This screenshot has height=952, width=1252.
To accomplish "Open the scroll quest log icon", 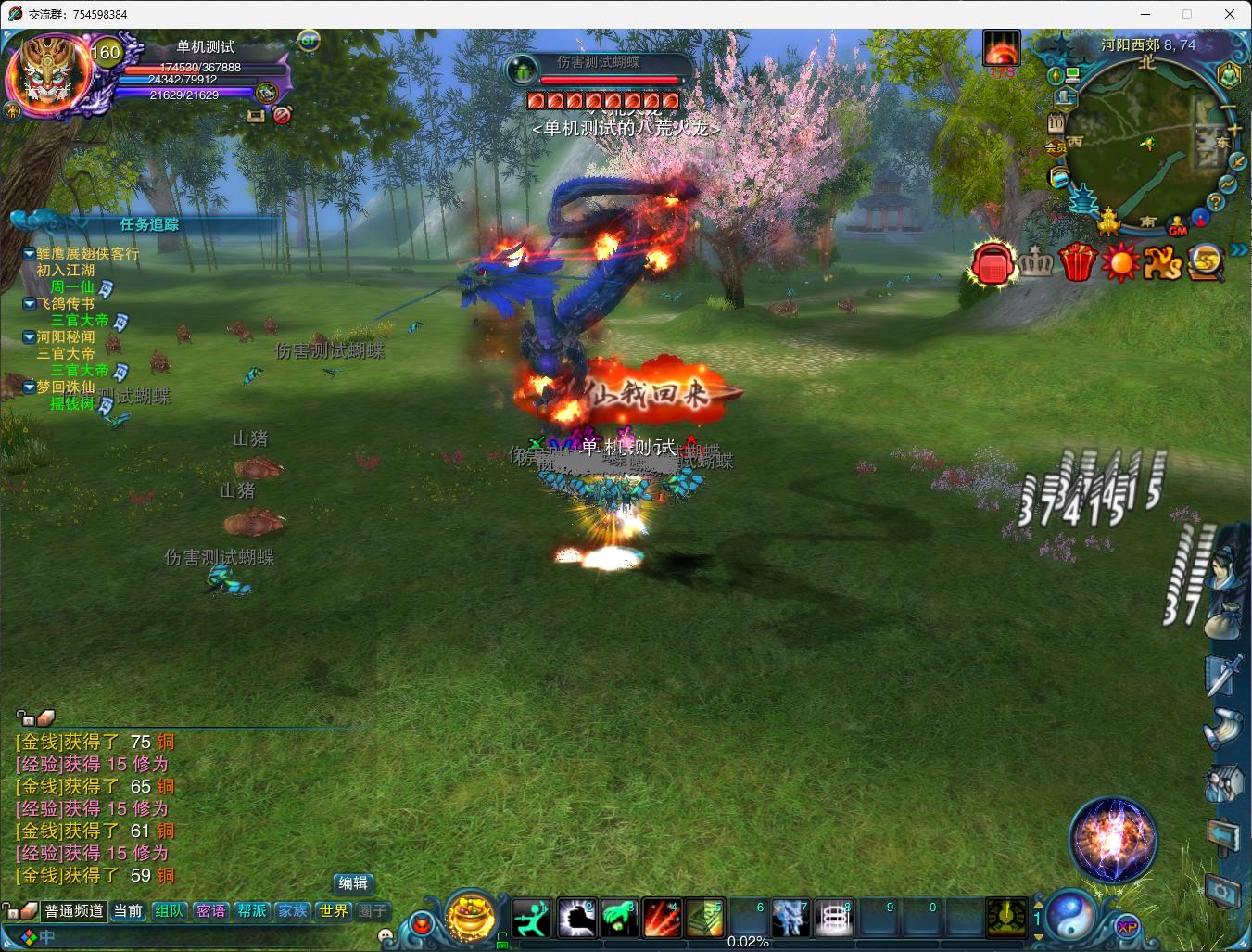I will (1223, 728).
